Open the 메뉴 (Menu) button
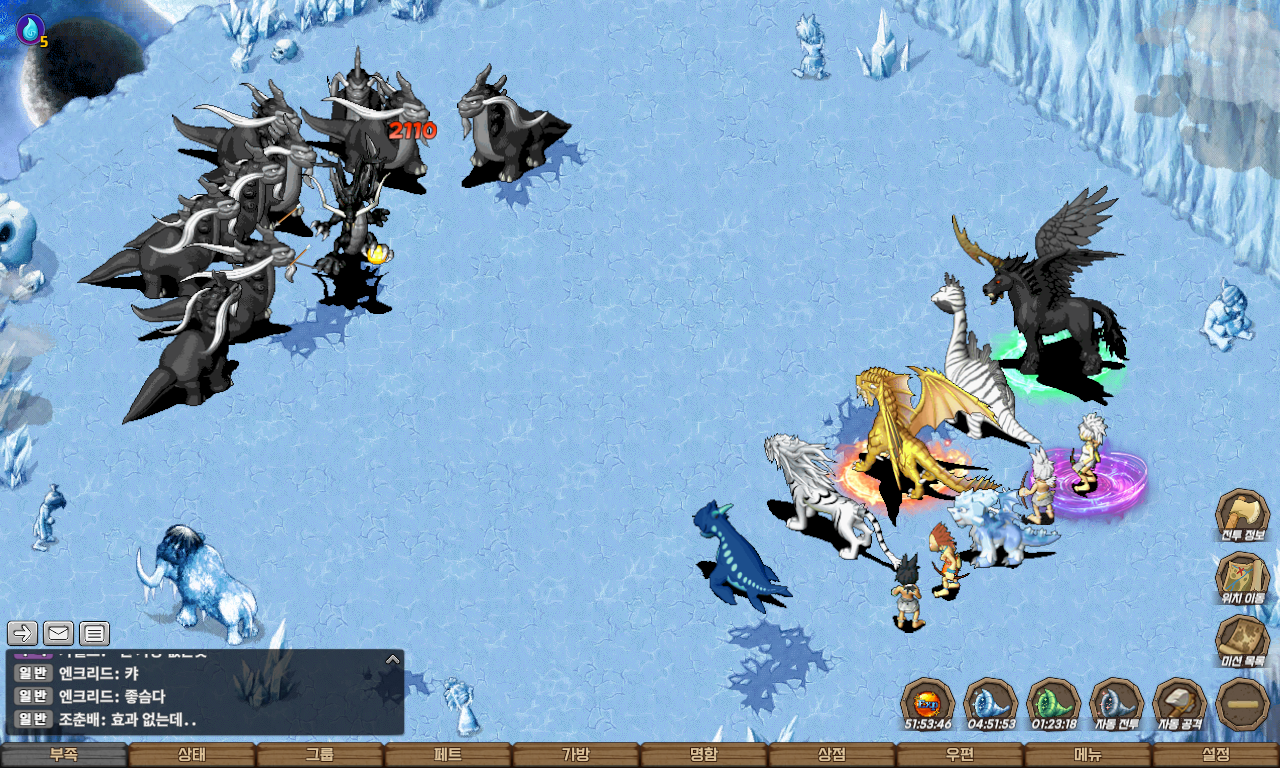The height and width of the screenshot is (768, 1280). point(1088,755)
